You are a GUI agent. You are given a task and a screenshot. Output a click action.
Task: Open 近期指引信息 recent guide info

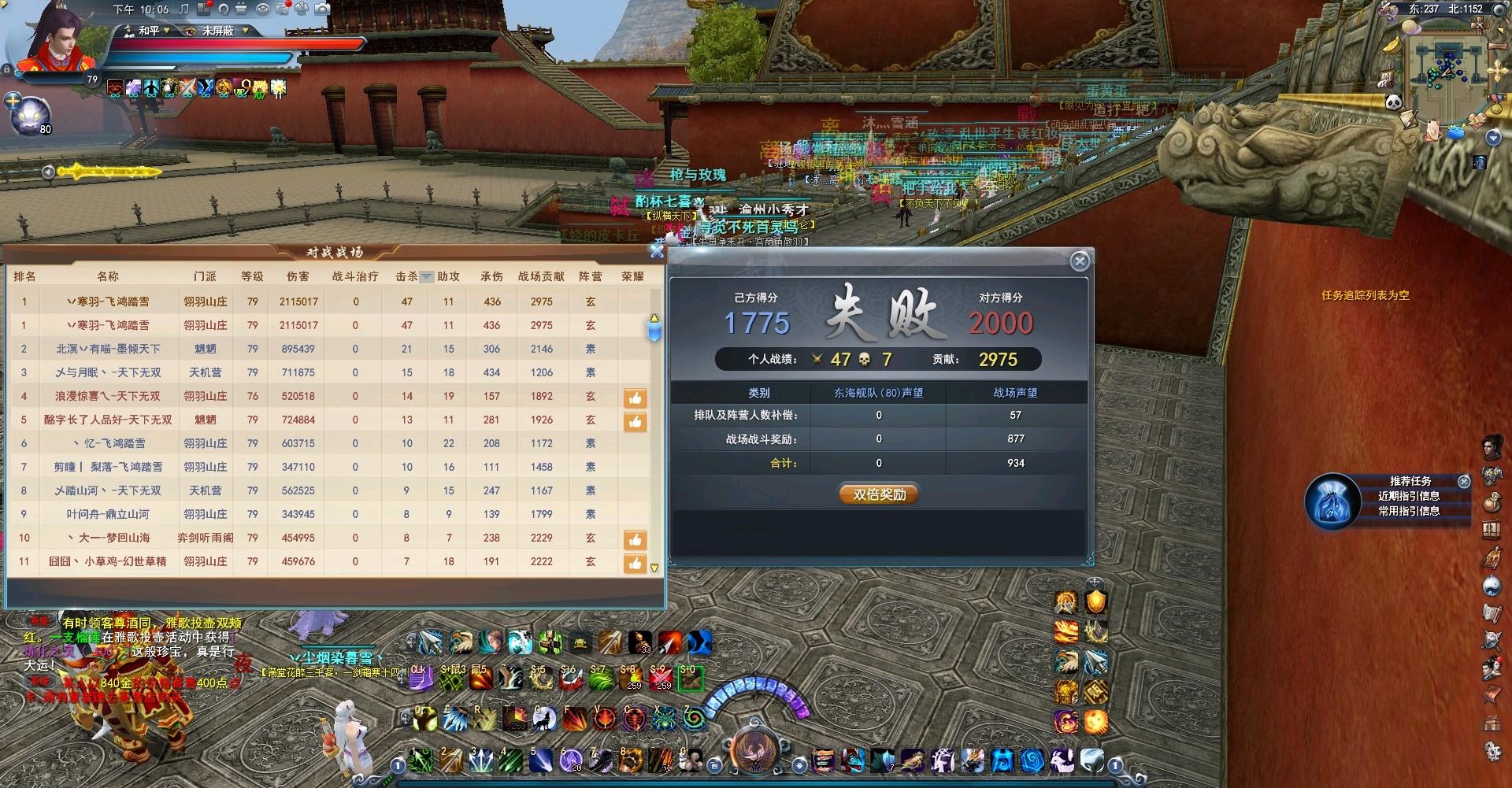point(1408,496)
